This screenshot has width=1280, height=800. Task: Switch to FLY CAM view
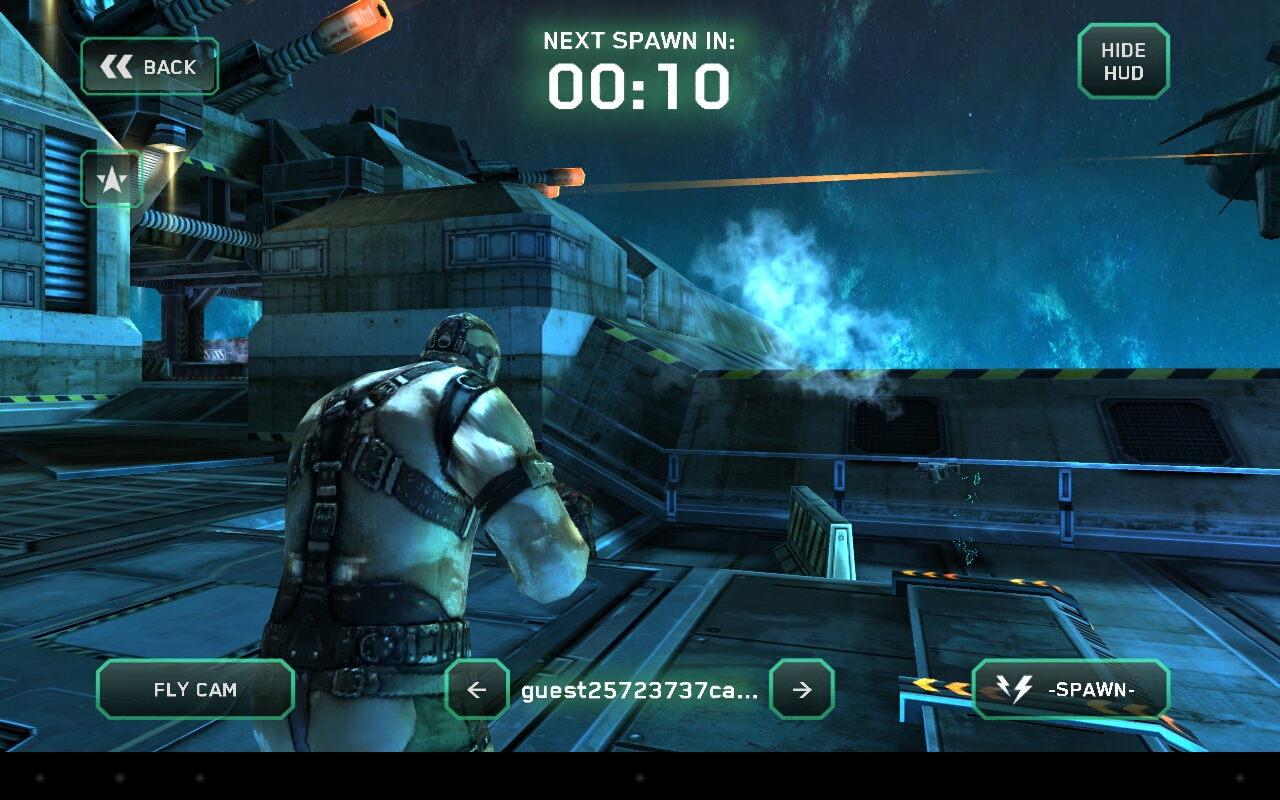pyautogui.click(x=195, y=689)
